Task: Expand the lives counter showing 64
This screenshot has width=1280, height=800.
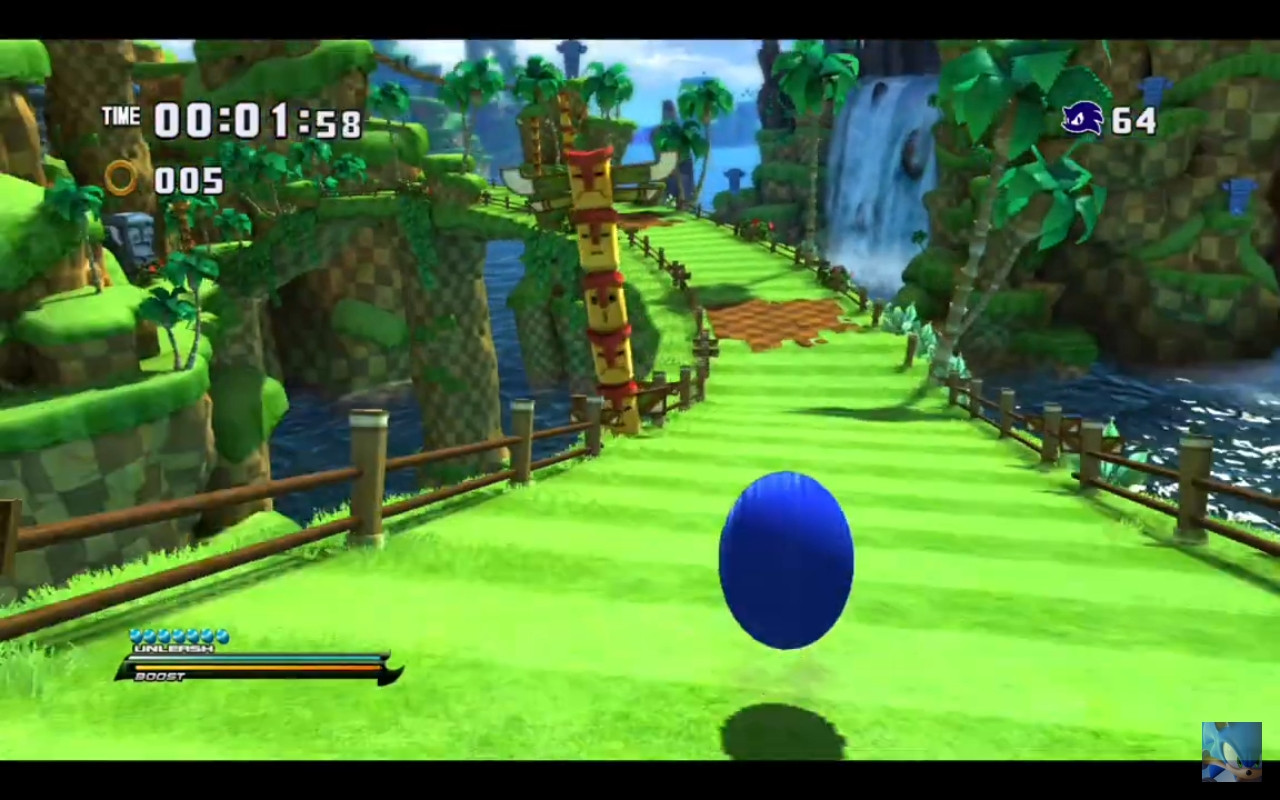Action: [x=1136, y=120]
